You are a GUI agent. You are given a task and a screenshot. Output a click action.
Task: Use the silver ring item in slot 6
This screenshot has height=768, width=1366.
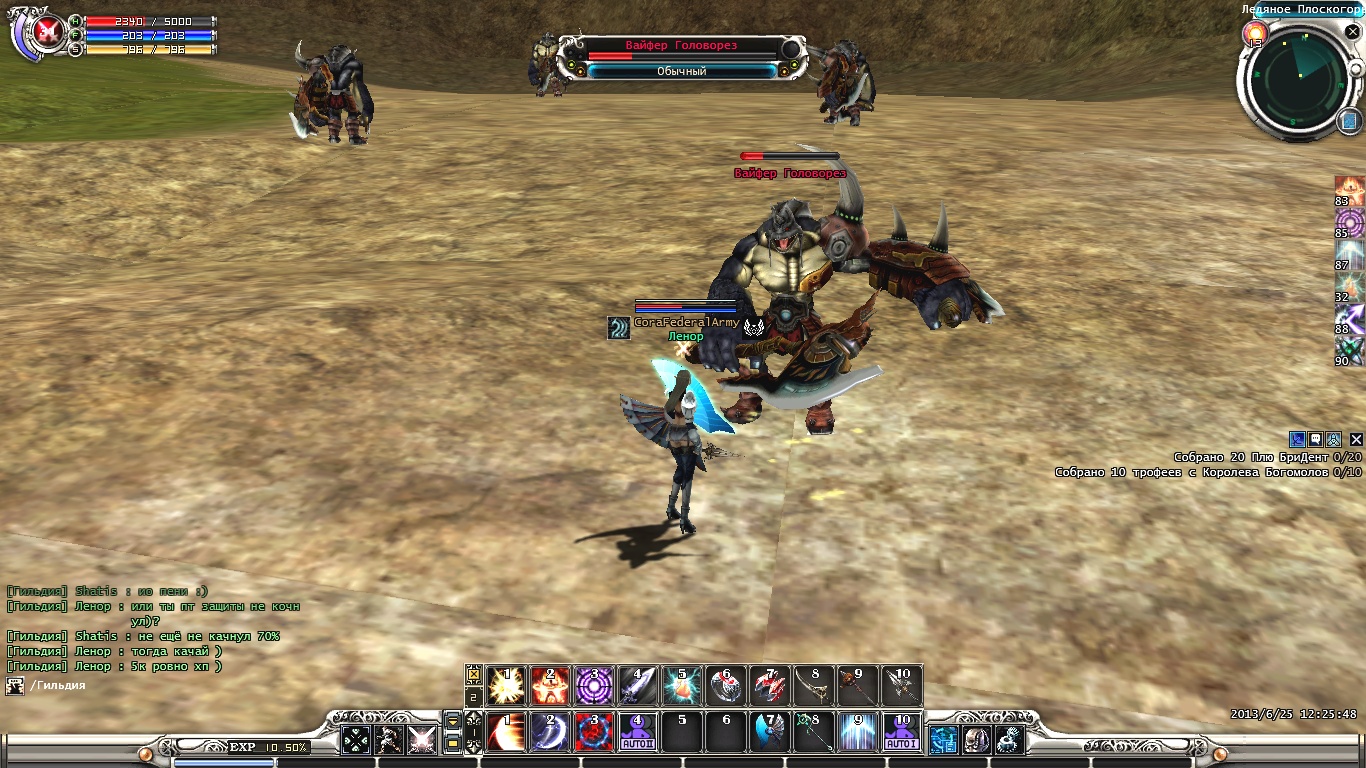tap(726, 686)
